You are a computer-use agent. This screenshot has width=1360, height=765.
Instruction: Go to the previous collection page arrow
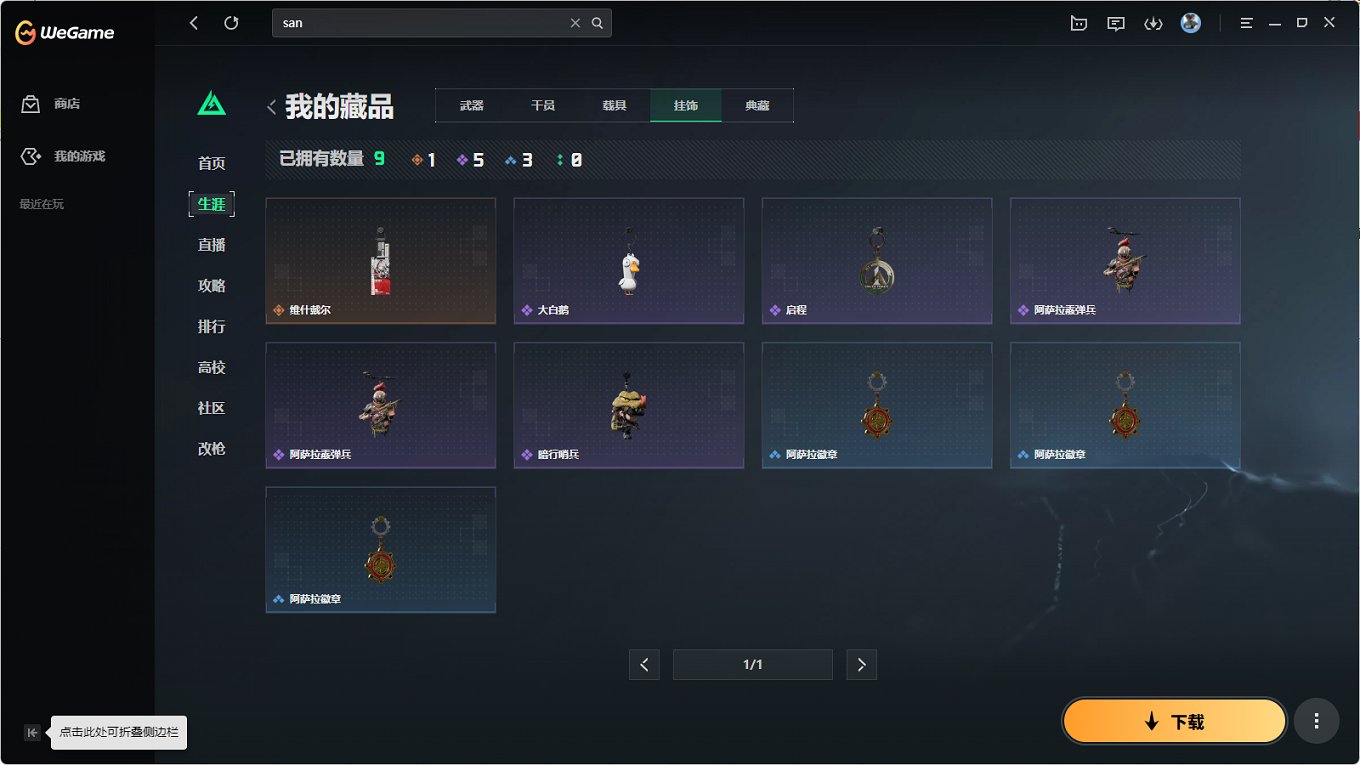(644, 664)
